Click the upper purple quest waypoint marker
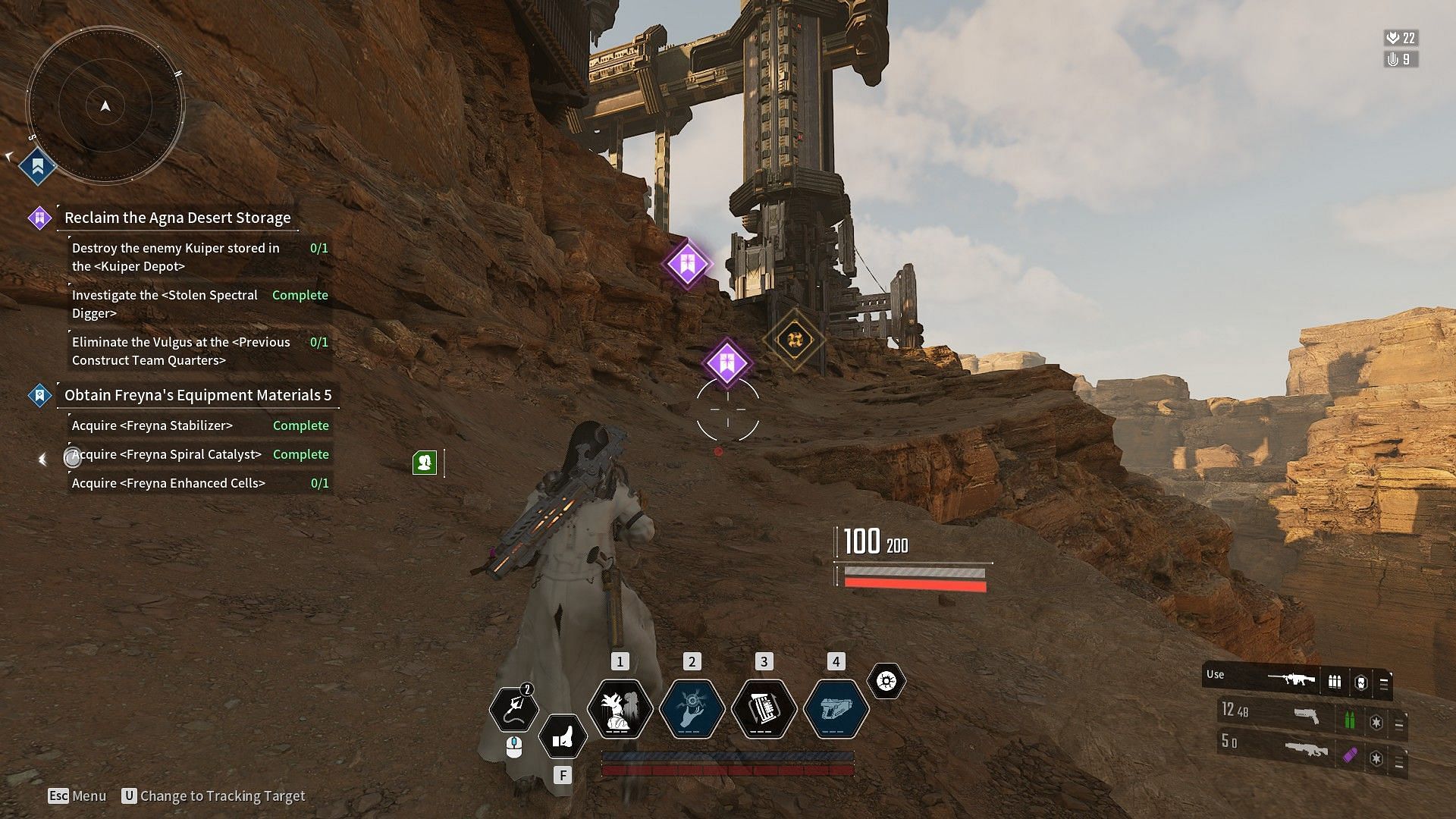Screen dimensions: 1456x819 [687, 264]
